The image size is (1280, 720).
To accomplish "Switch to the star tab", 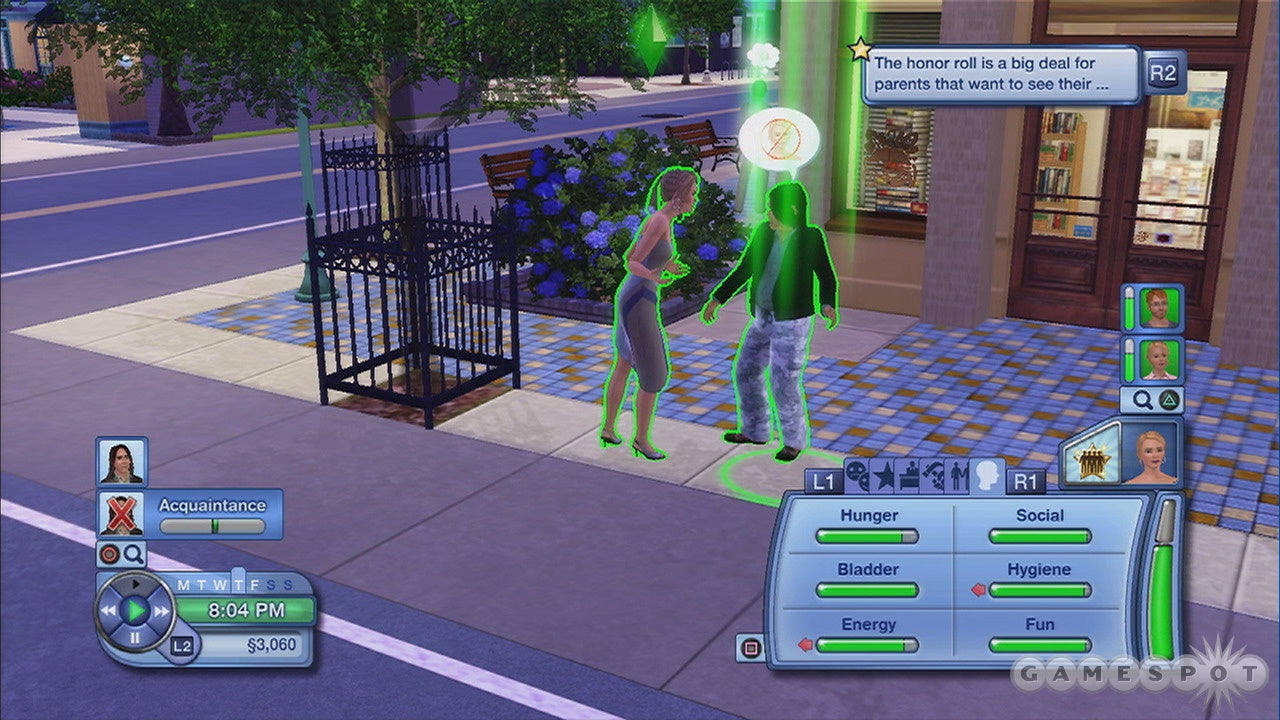I will (x=883, y=476).
